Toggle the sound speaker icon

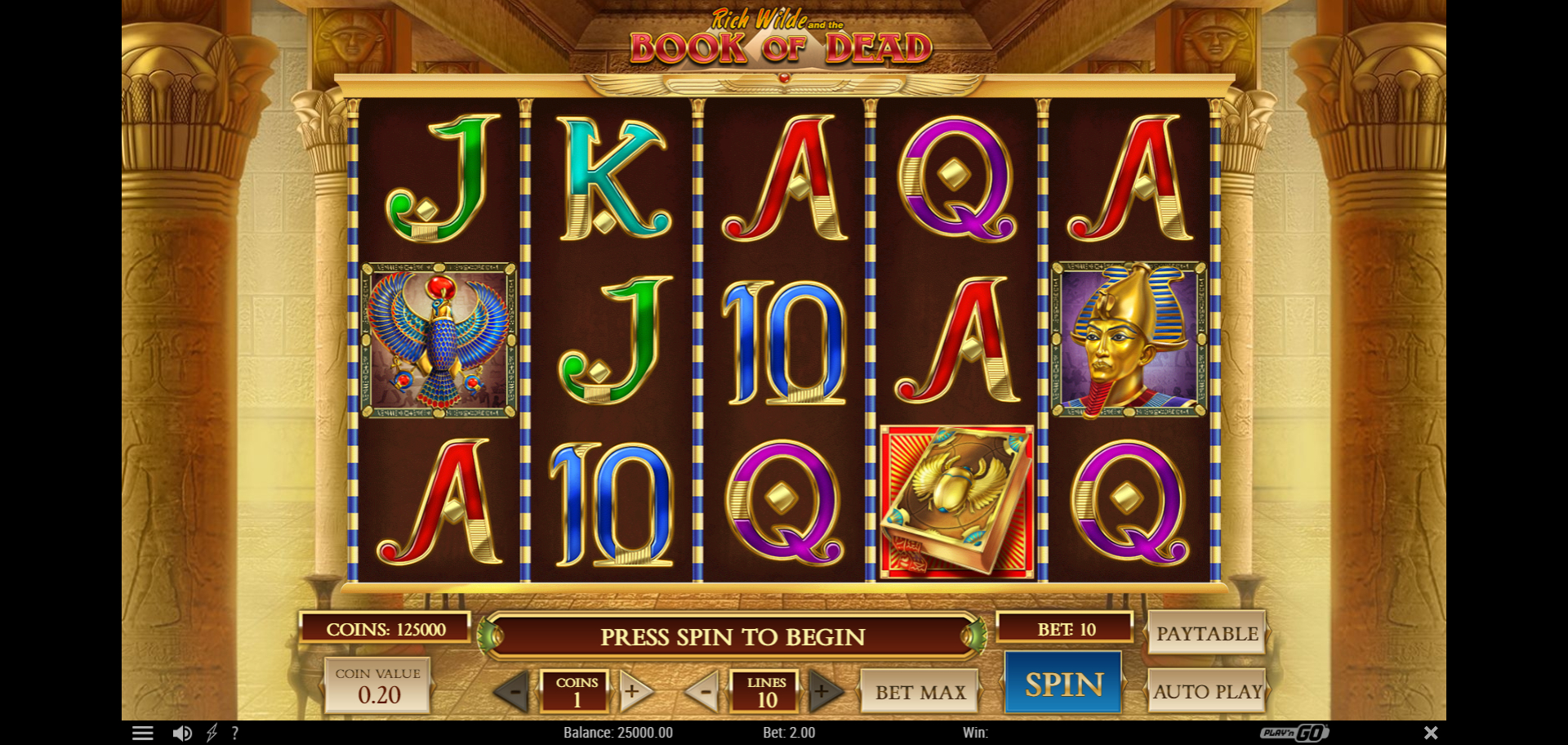[182, 733]
